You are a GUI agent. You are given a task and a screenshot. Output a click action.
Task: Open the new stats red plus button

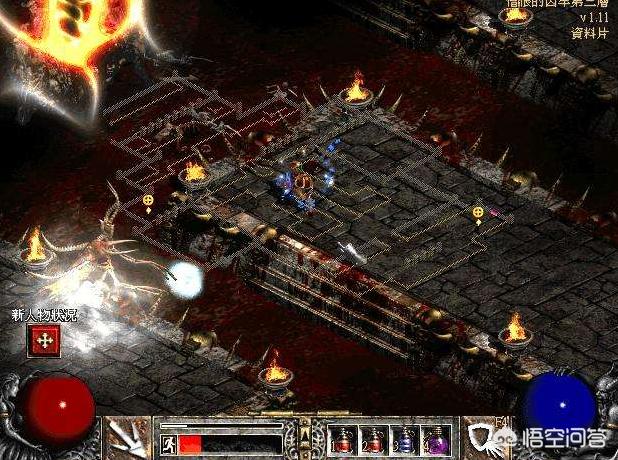(44, 341)
